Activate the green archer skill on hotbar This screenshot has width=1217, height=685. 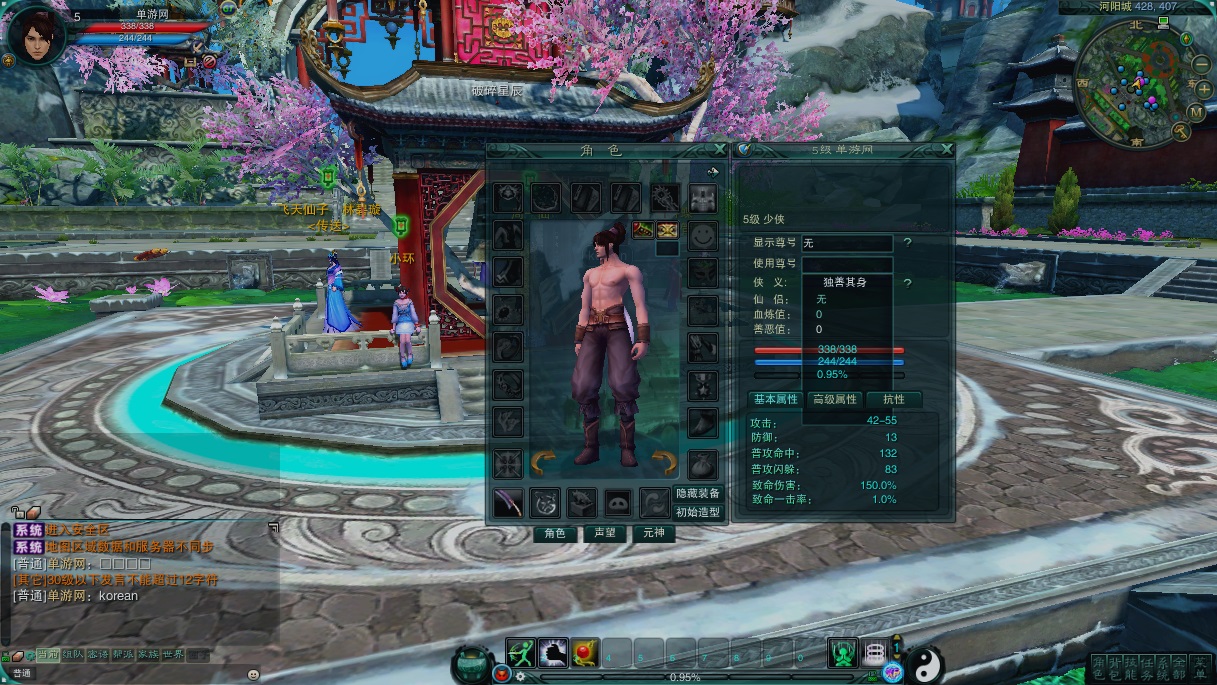(x=521, y=653)
